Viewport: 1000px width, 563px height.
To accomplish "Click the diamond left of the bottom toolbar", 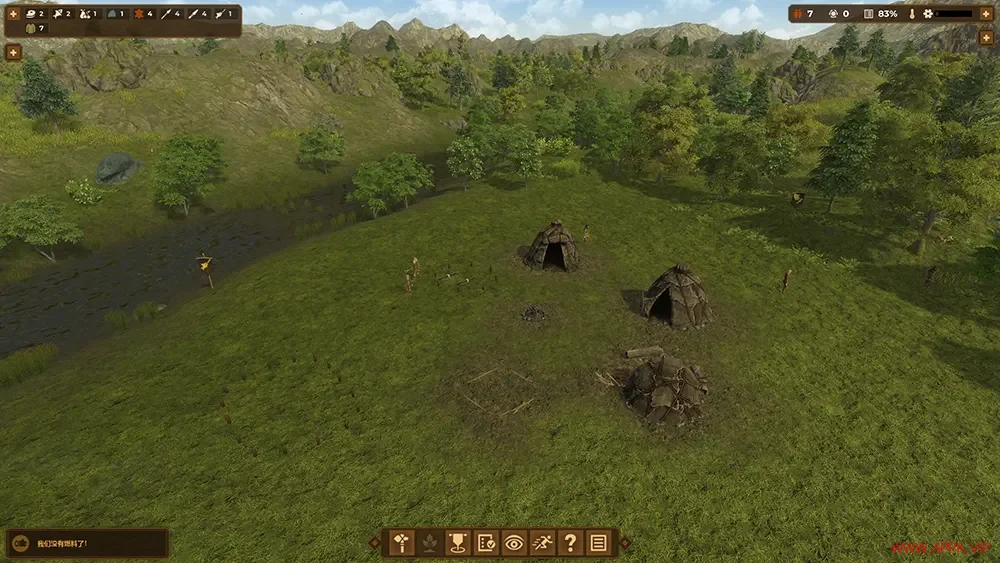I will tap(375, 543).
